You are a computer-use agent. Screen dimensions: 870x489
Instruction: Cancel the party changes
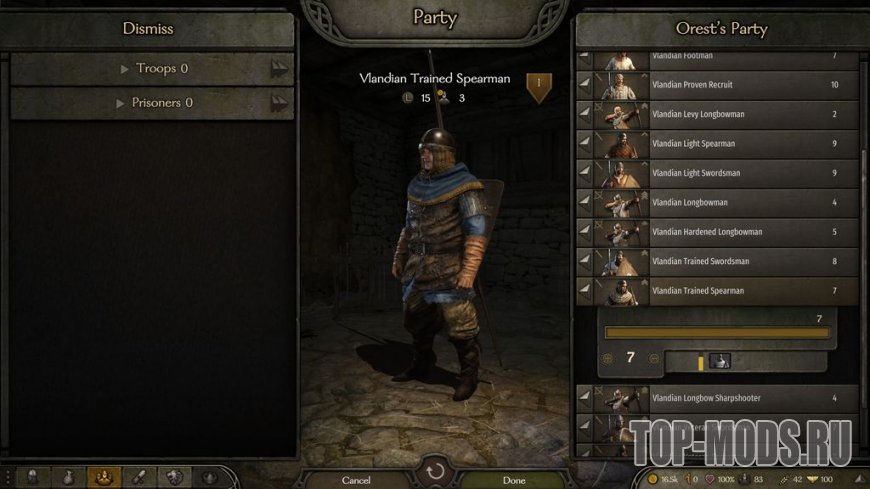coord(356,480)
